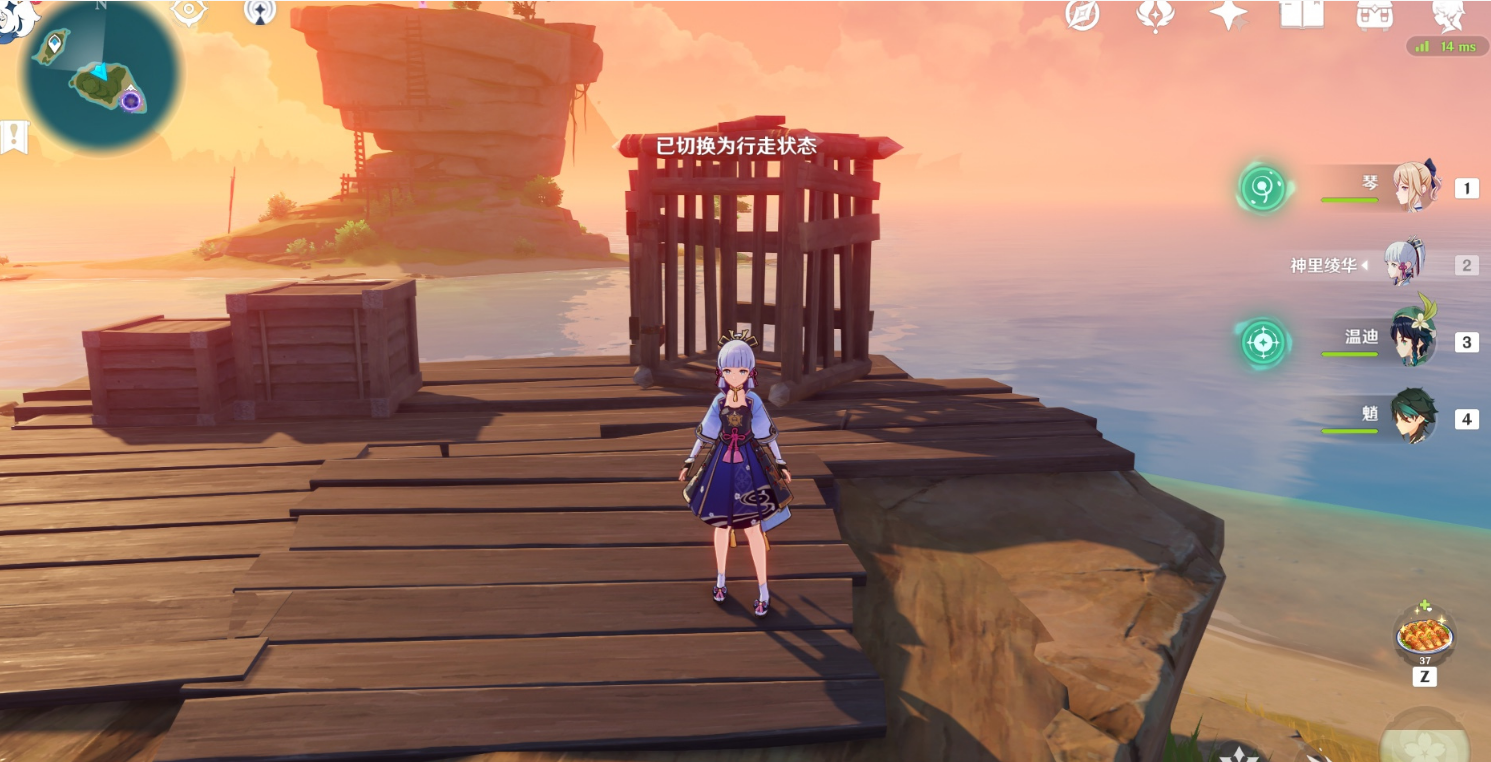Open the adventurer handbook book icon
1491x762 pixels.
[1301, 13]
